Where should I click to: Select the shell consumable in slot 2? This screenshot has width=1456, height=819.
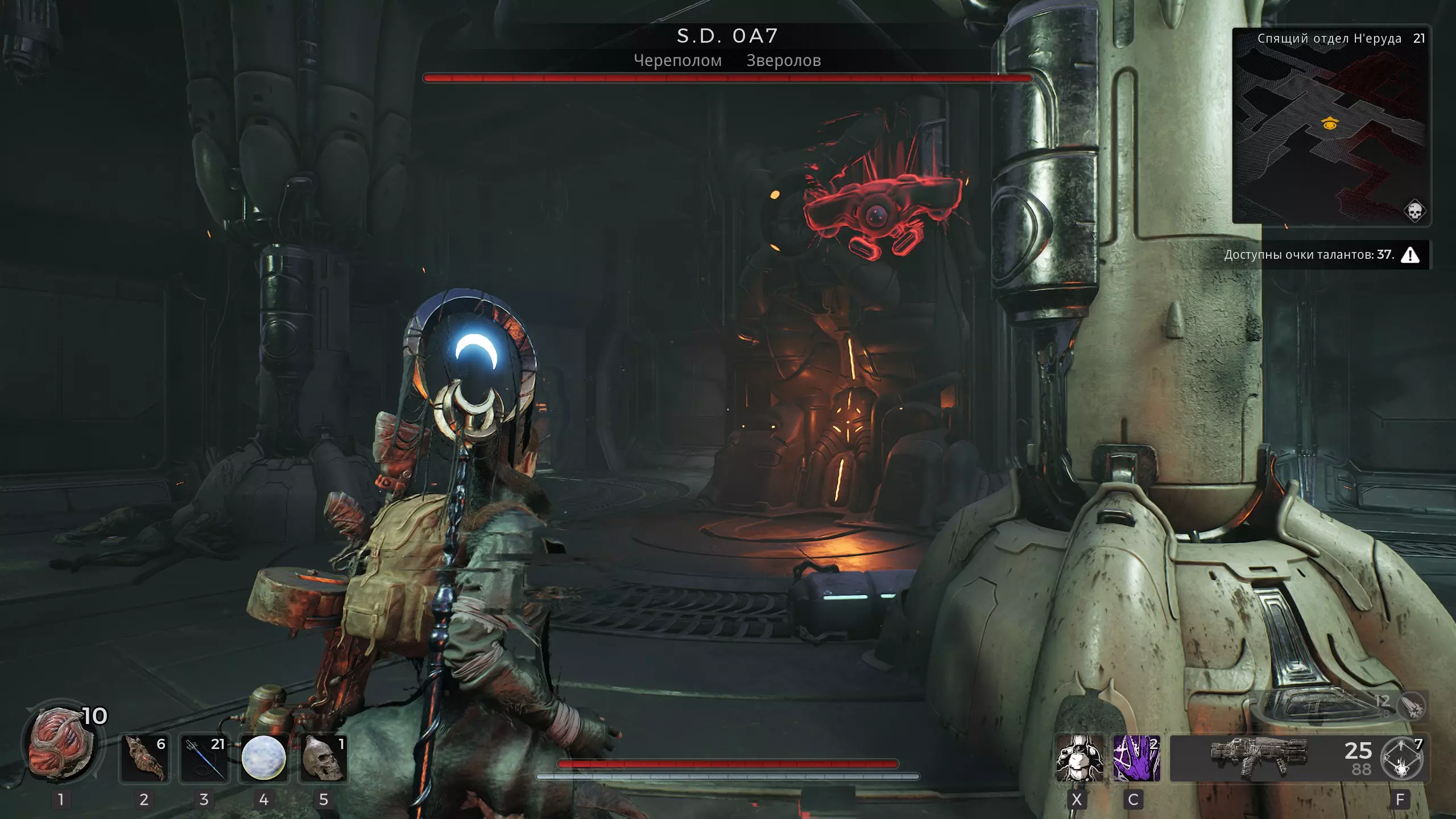click(x=144, y=758)
